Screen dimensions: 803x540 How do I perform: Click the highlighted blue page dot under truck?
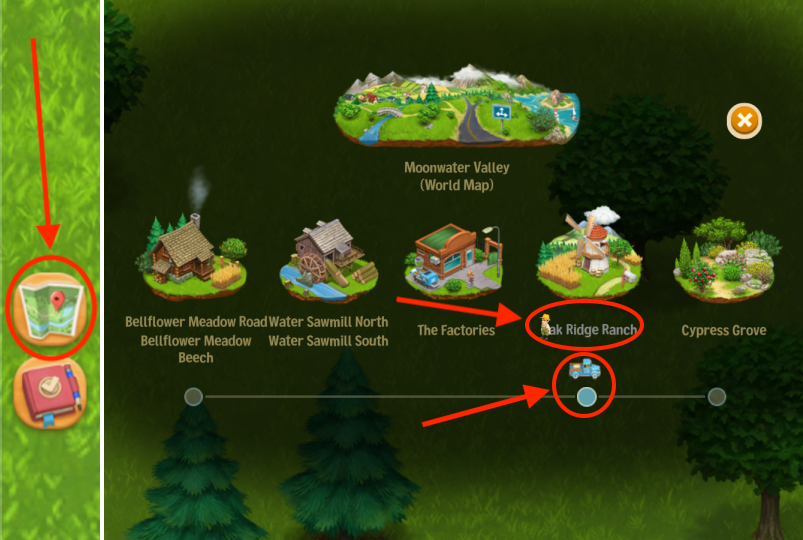(587, 397)
